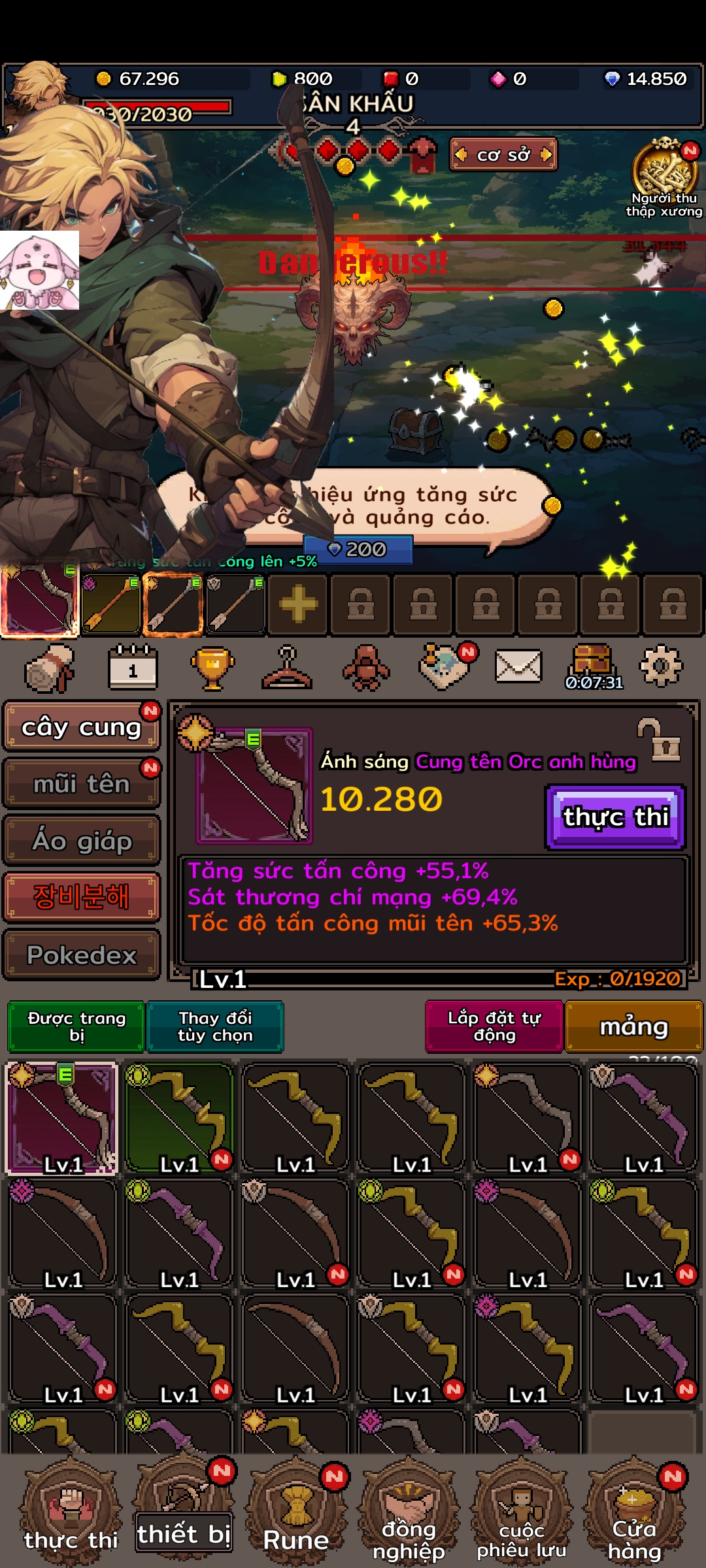This screenshot has height=1568, width=706.
Task: Toggle the padlock on the selected bow
Action: [660, 741]
